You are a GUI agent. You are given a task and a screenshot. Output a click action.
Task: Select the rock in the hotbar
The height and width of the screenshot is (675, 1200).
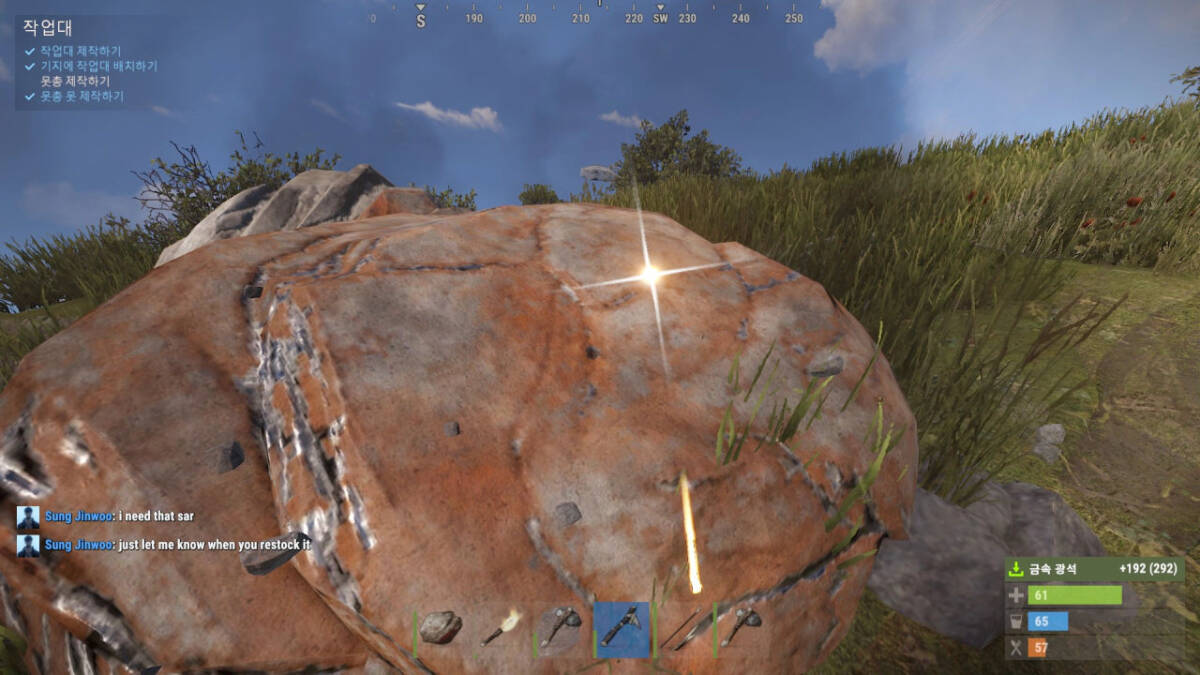(x=440, y=628)
